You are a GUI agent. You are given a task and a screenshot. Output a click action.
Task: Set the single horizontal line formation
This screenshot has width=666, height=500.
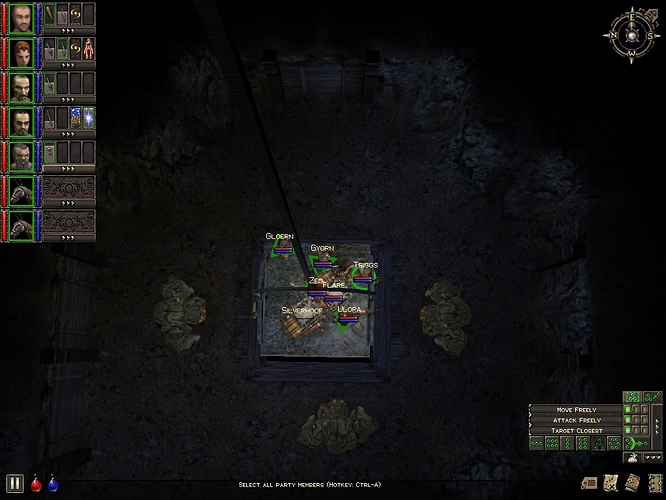(537, 443)
